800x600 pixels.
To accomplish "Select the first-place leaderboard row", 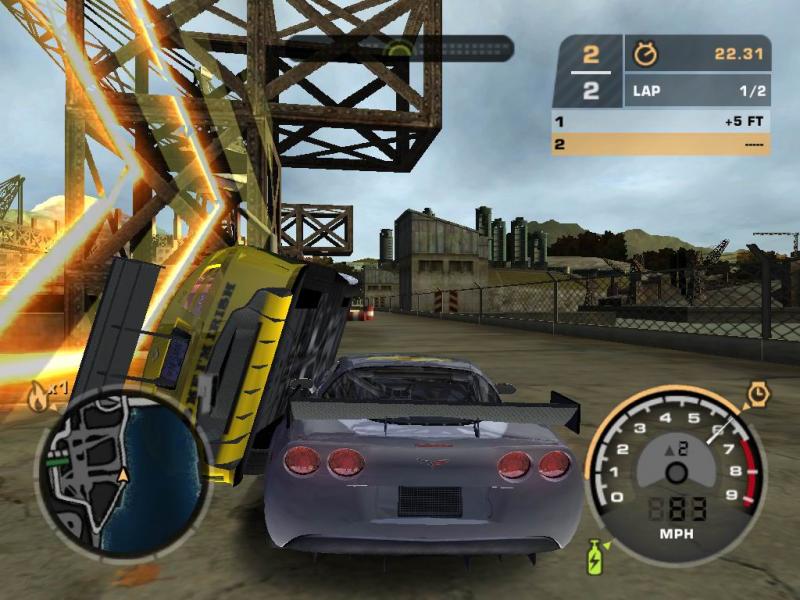I will point(661,122).
